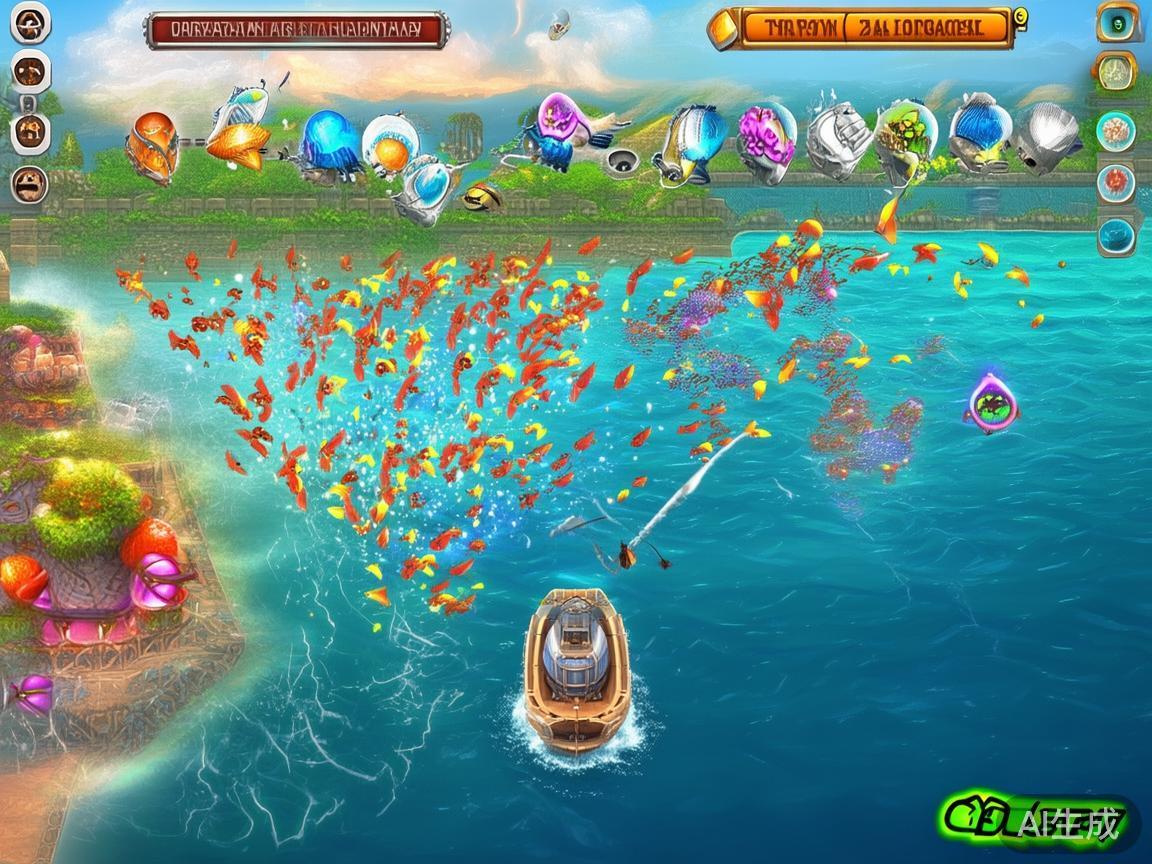Open the brown icon with a face
The height and width of the screenshot is (864, 1152).
[x=29, y=183]
